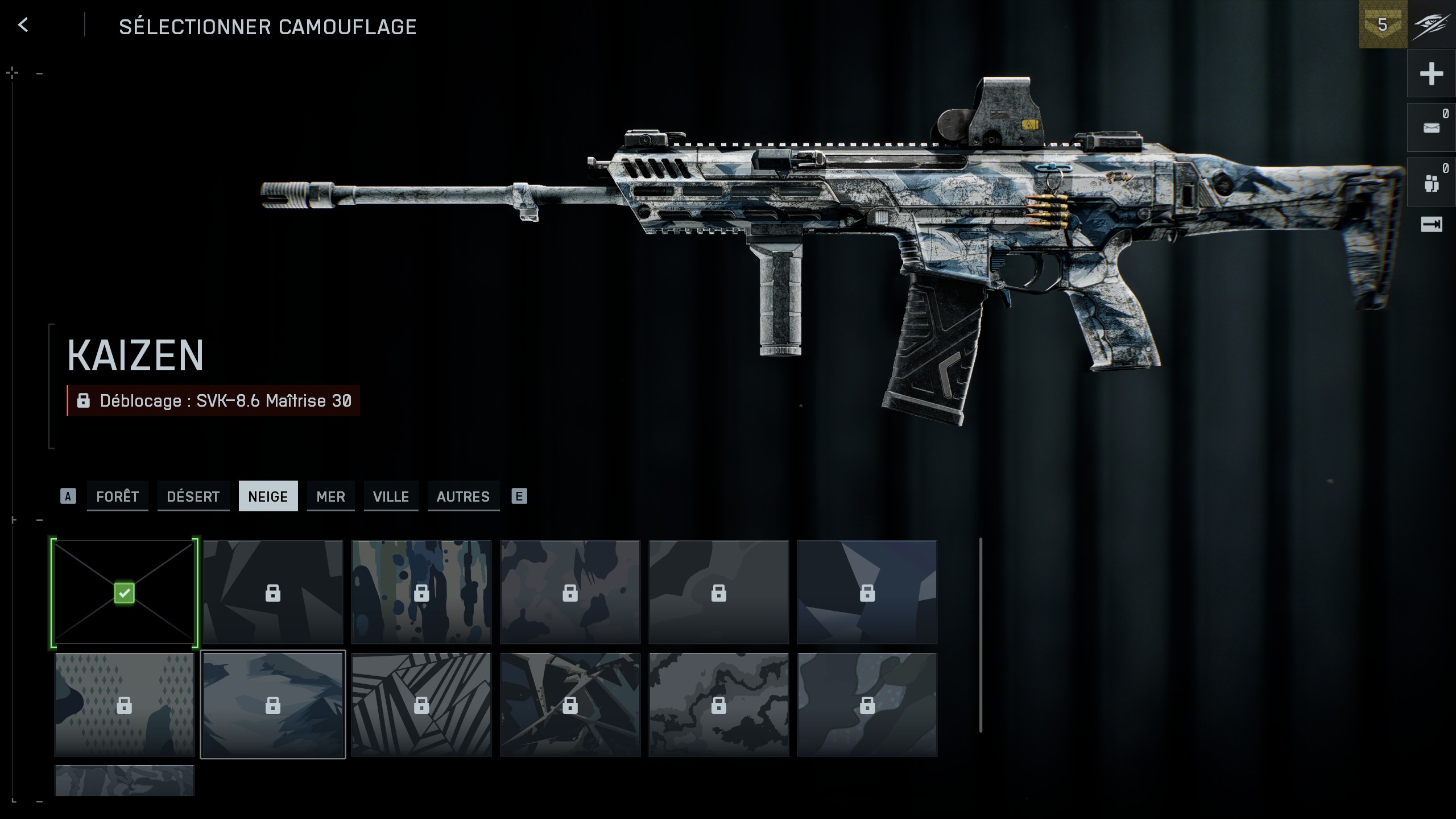Click the back arrow to leave camo selection

click(23, 25)
